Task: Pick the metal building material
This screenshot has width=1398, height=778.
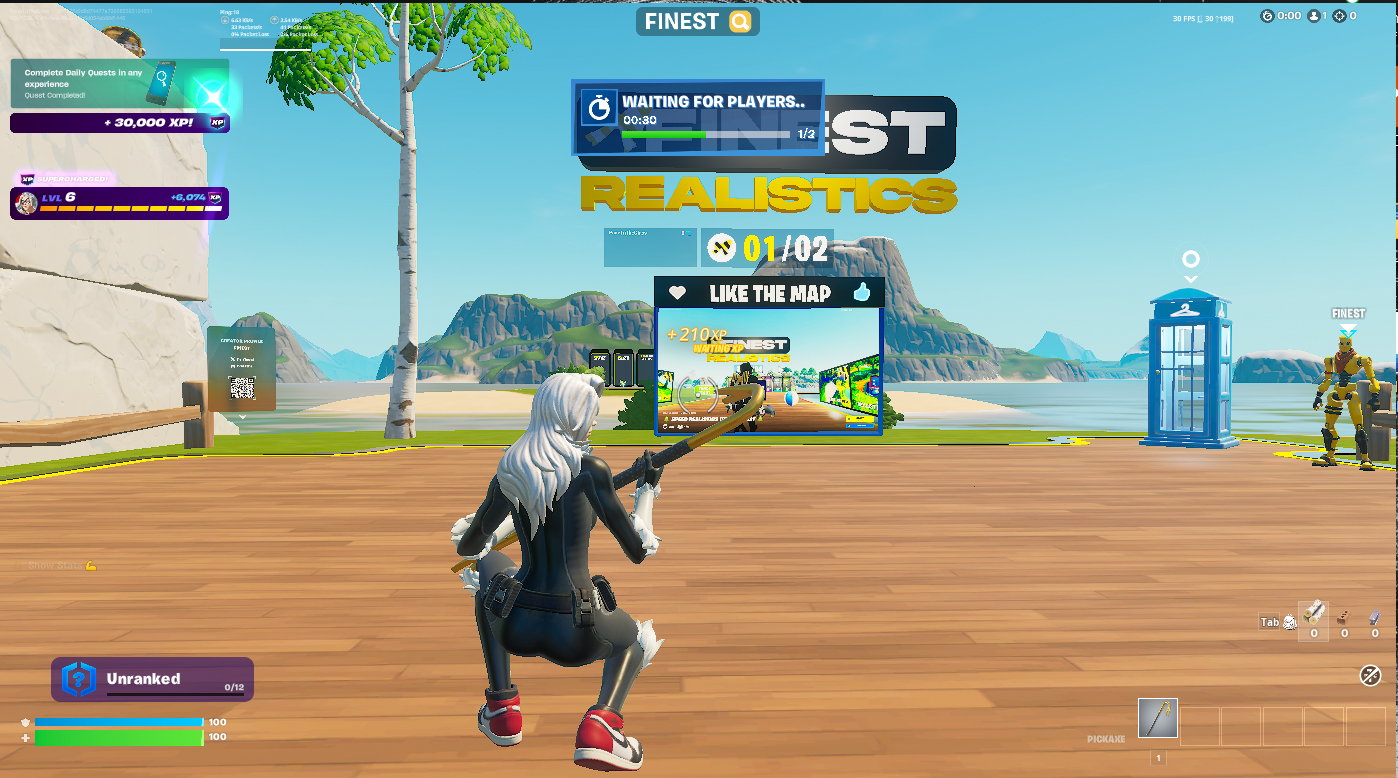Action: 1375,616
